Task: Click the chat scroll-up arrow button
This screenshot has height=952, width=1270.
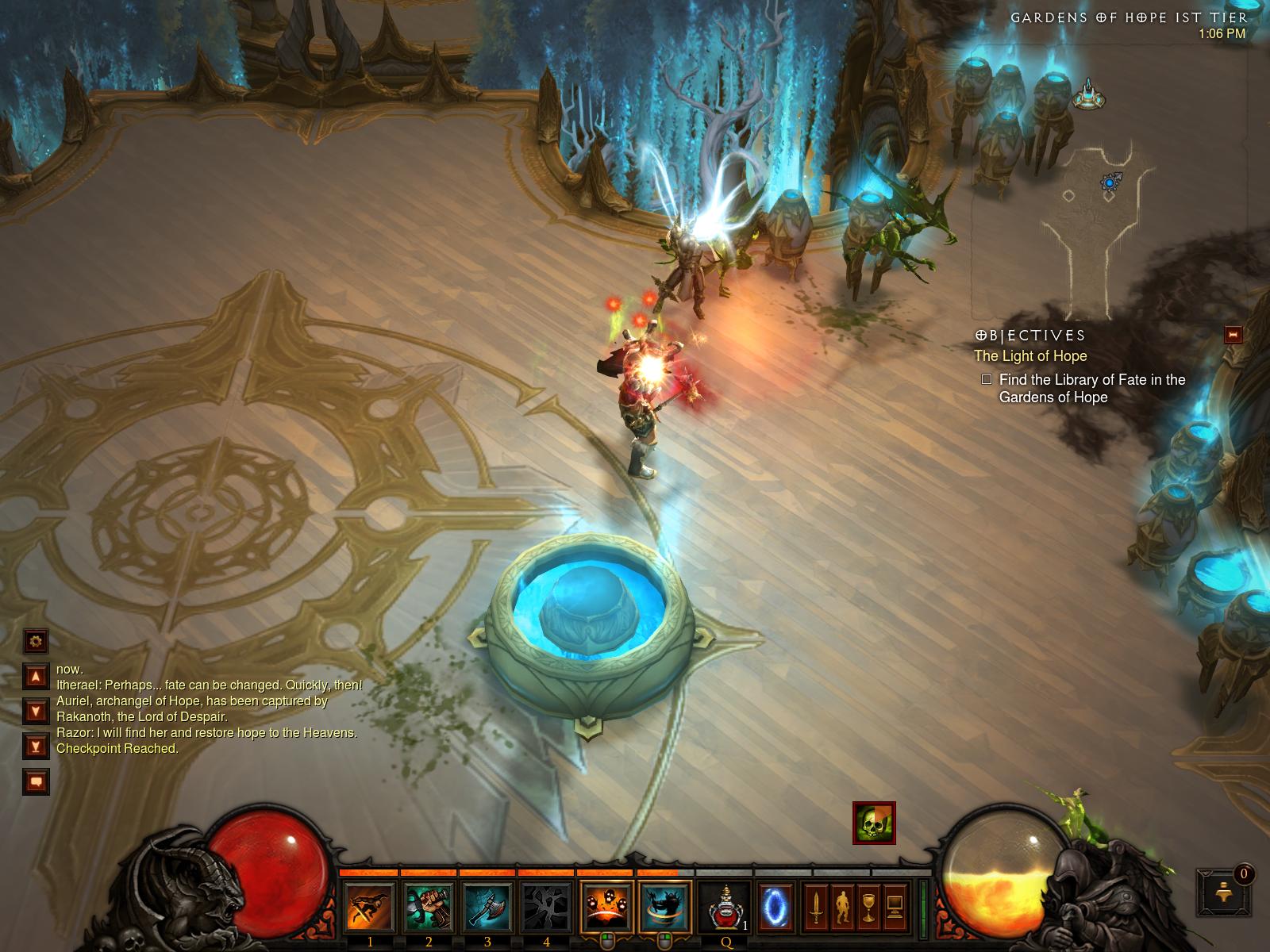Action: (x=36, y=676)
